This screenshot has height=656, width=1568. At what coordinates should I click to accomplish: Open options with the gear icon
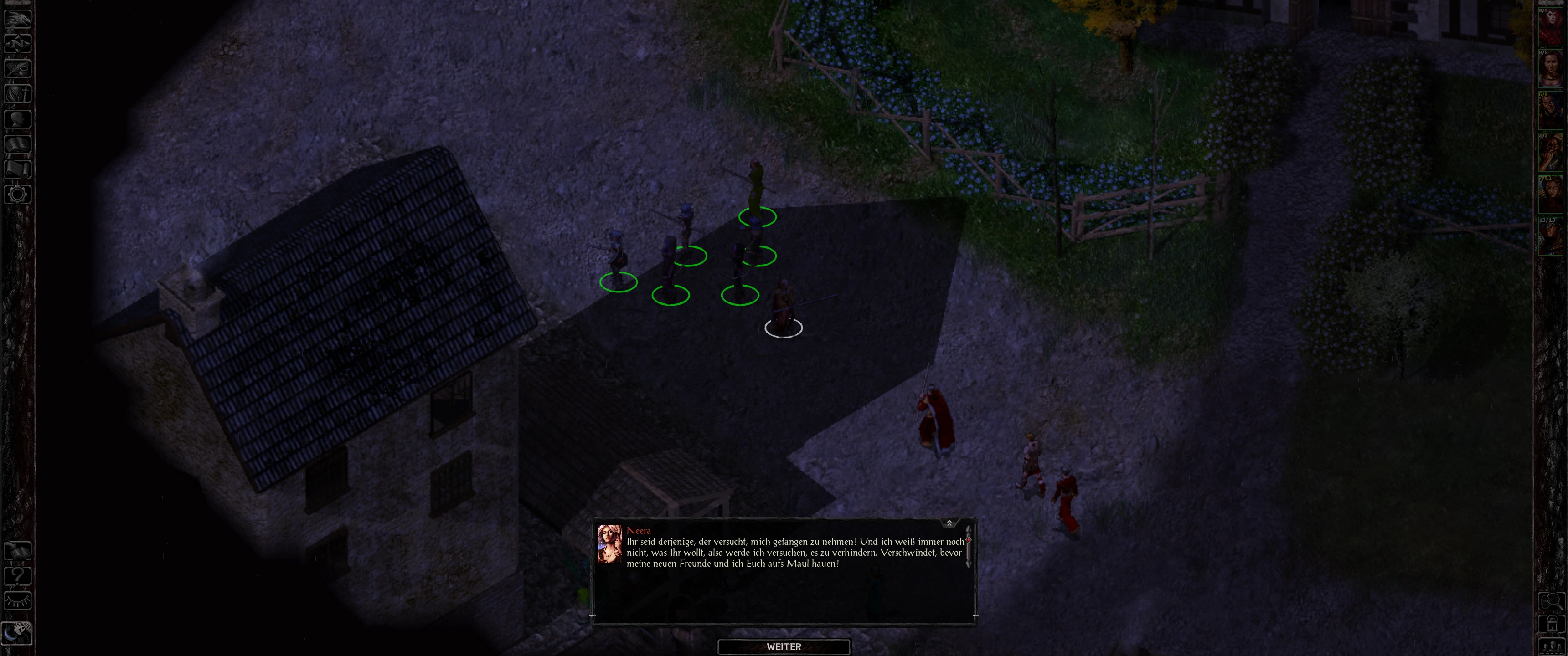coord(17,195)
